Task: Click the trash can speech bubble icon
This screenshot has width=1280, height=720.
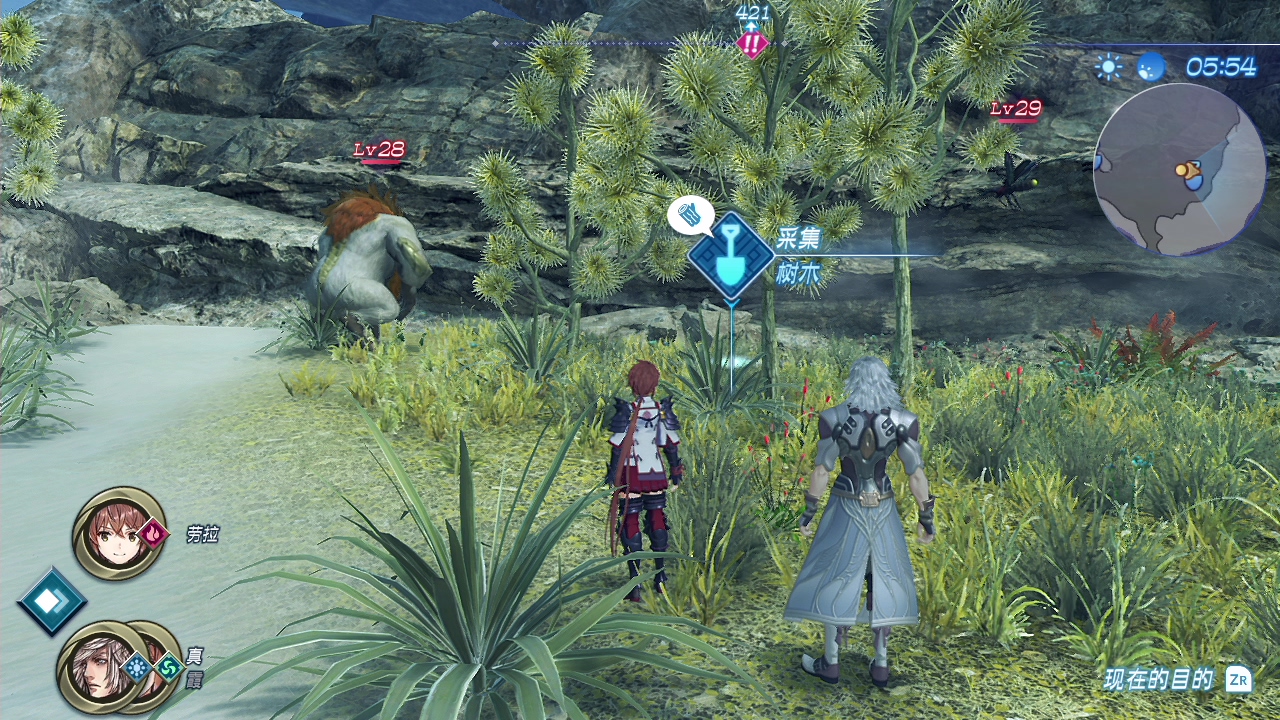Action: [x=690, y=215]
